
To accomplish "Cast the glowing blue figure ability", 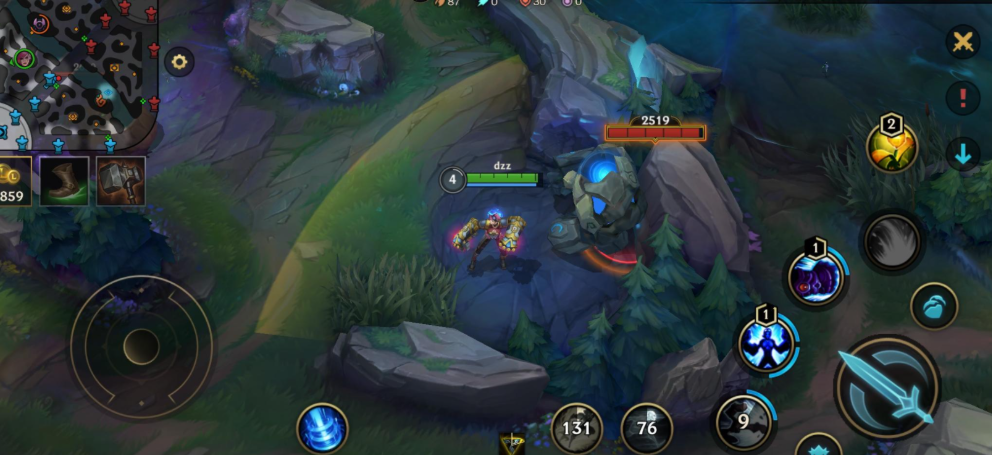I will pyautogui.click(x=767, y=343).
